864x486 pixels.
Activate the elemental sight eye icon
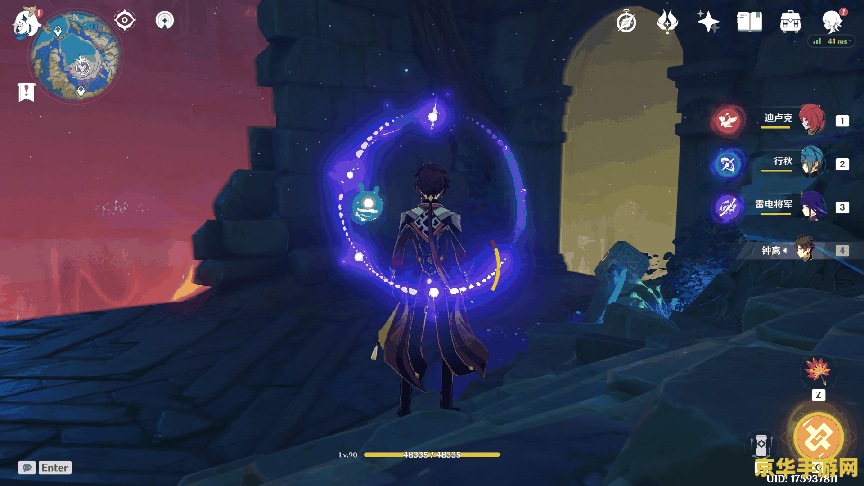point(125,20)
